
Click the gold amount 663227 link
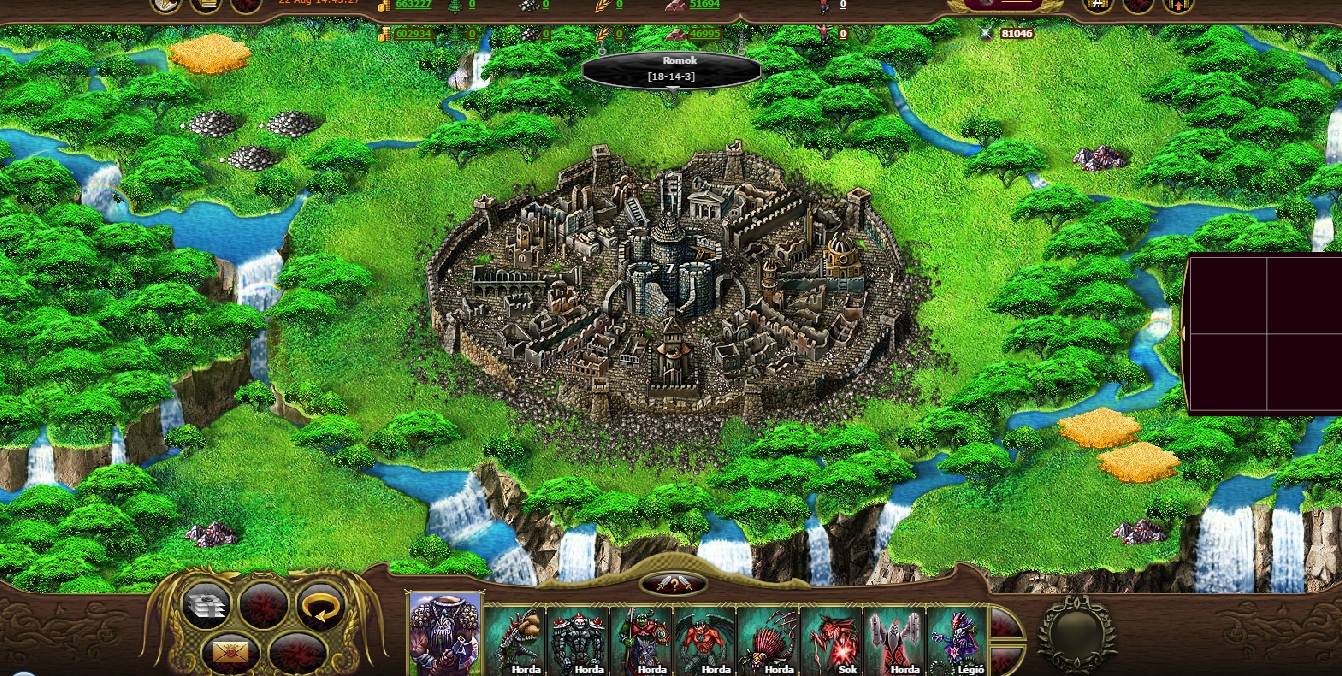pos(414,4)
